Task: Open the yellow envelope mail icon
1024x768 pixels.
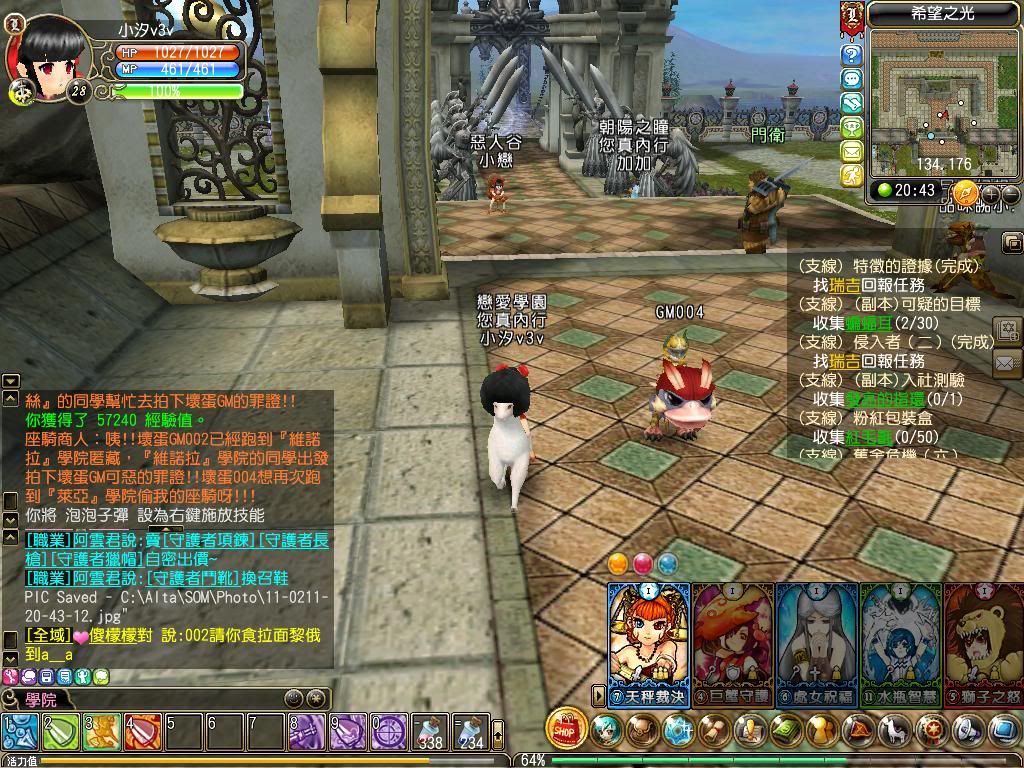Action: 851,151
